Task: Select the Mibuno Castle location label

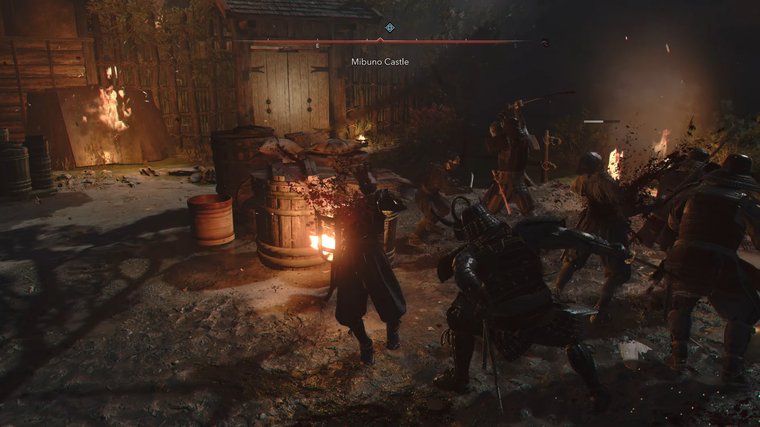Action: (x=380, y=62)
